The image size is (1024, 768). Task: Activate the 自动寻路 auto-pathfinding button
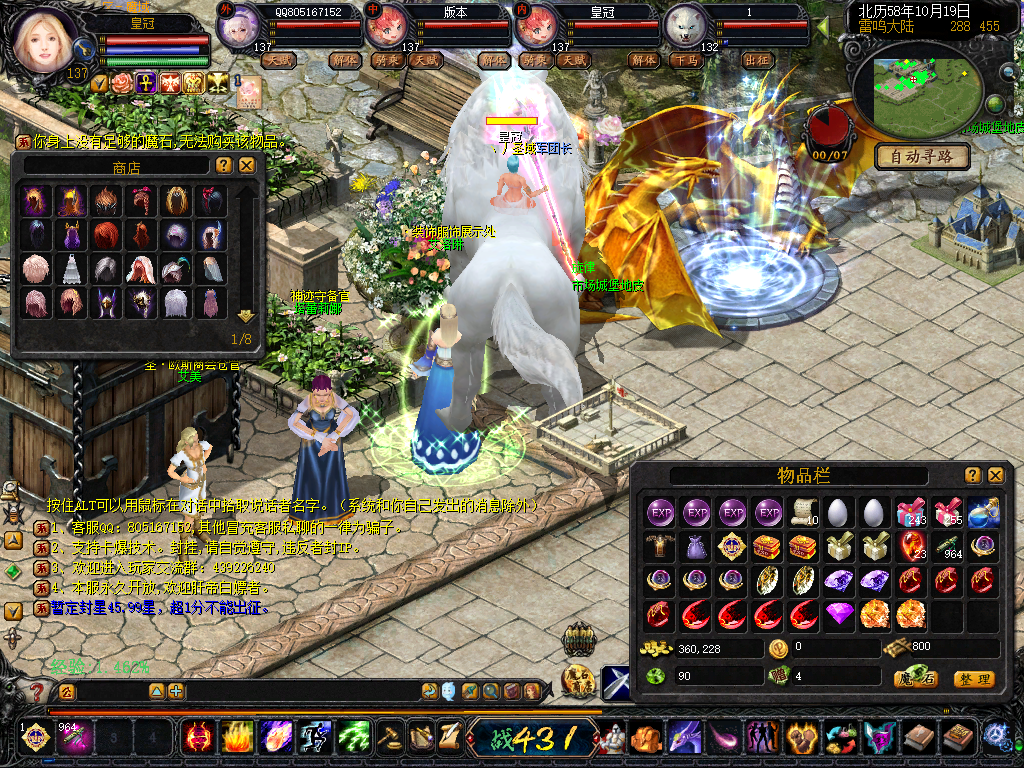[922, 156]
